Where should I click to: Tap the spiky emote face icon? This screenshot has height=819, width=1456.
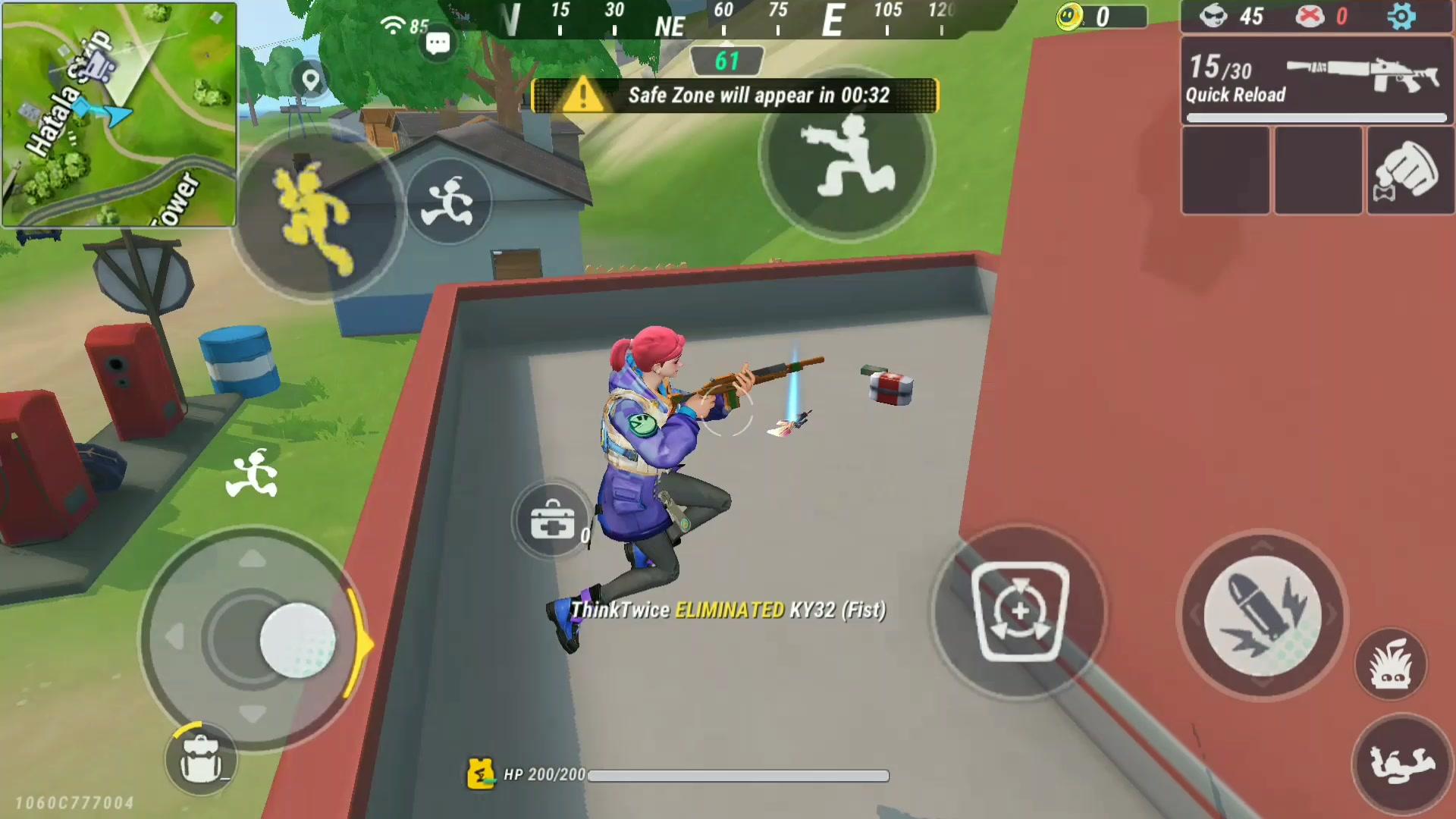[1392, 662]
